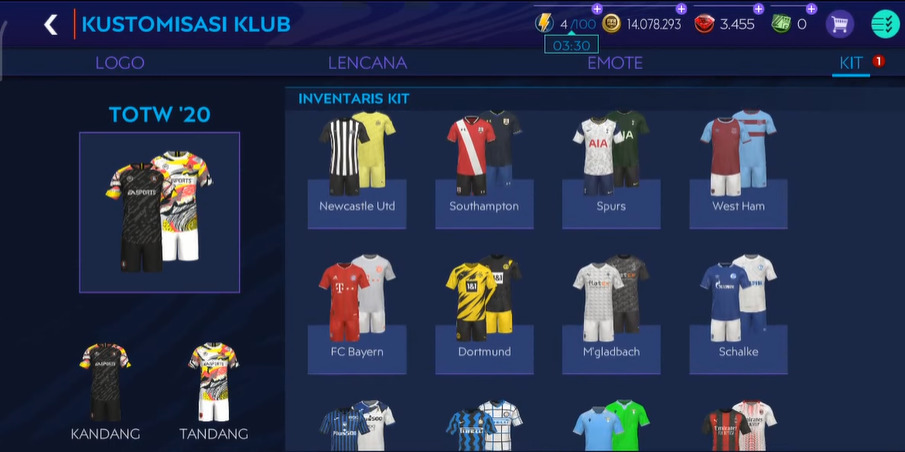The image size is (905, 452).
Task: Select the KANDANG home kit
Action: tap(105, 391)
